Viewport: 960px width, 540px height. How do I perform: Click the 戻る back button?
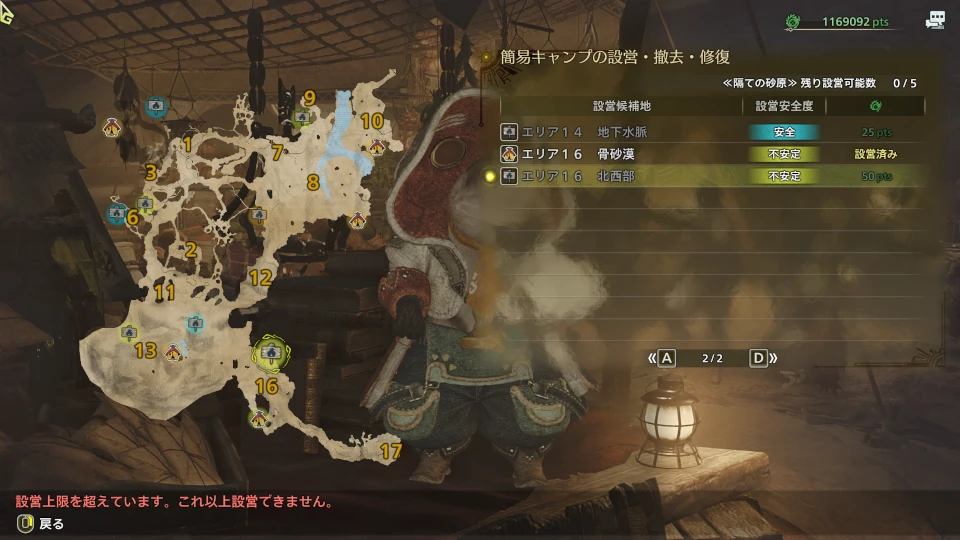[x=40, y=523]
